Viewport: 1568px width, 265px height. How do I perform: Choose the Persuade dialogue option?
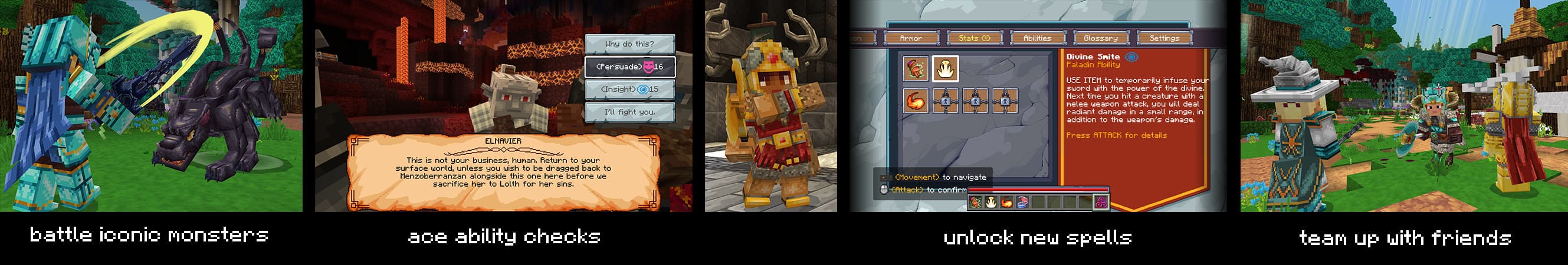point(629,67)
